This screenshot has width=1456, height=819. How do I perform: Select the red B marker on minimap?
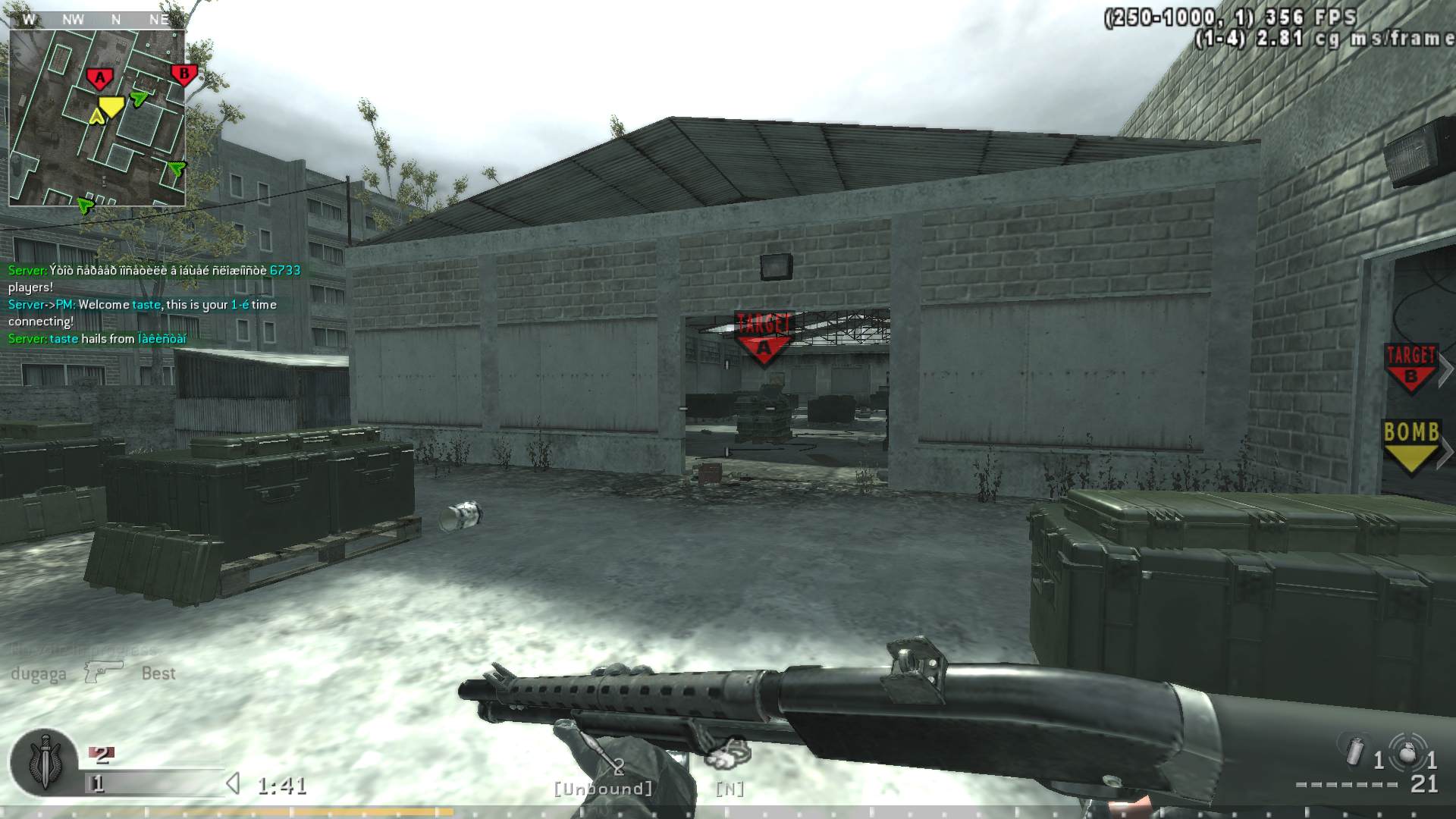pos(183,74)
